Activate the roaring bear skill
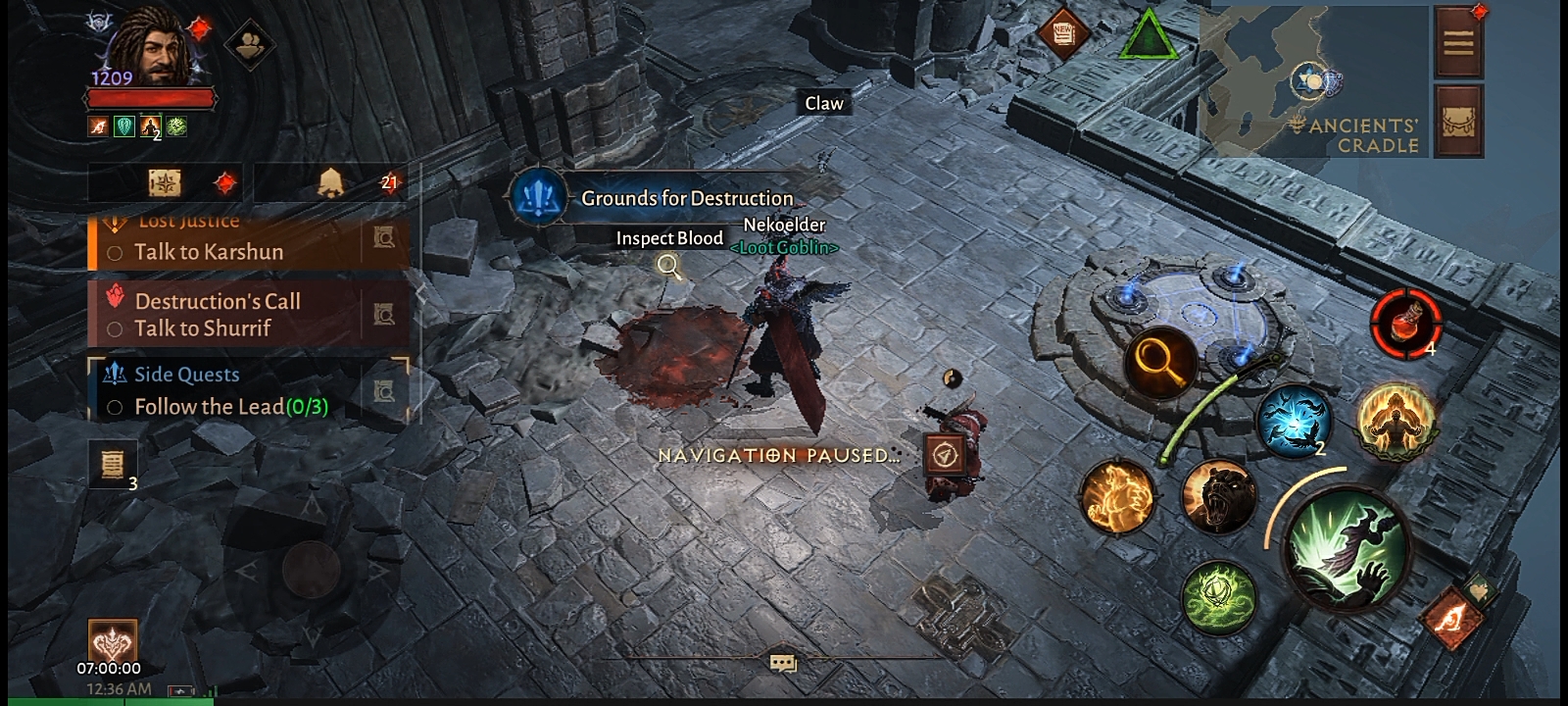This screenshot has height=706, width=1568. pos(1218,497)
